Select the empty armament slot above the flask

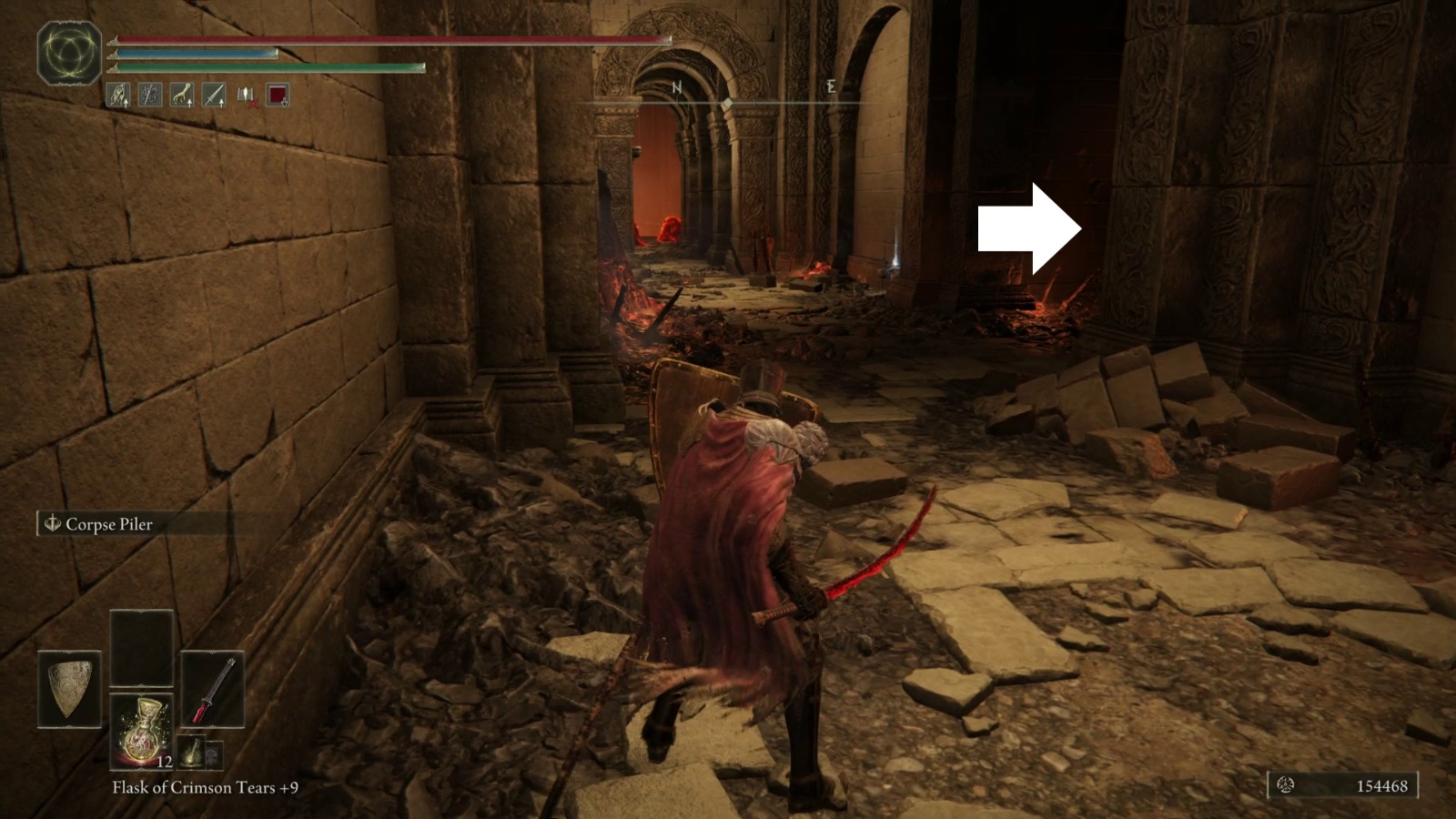click(142, 647)
